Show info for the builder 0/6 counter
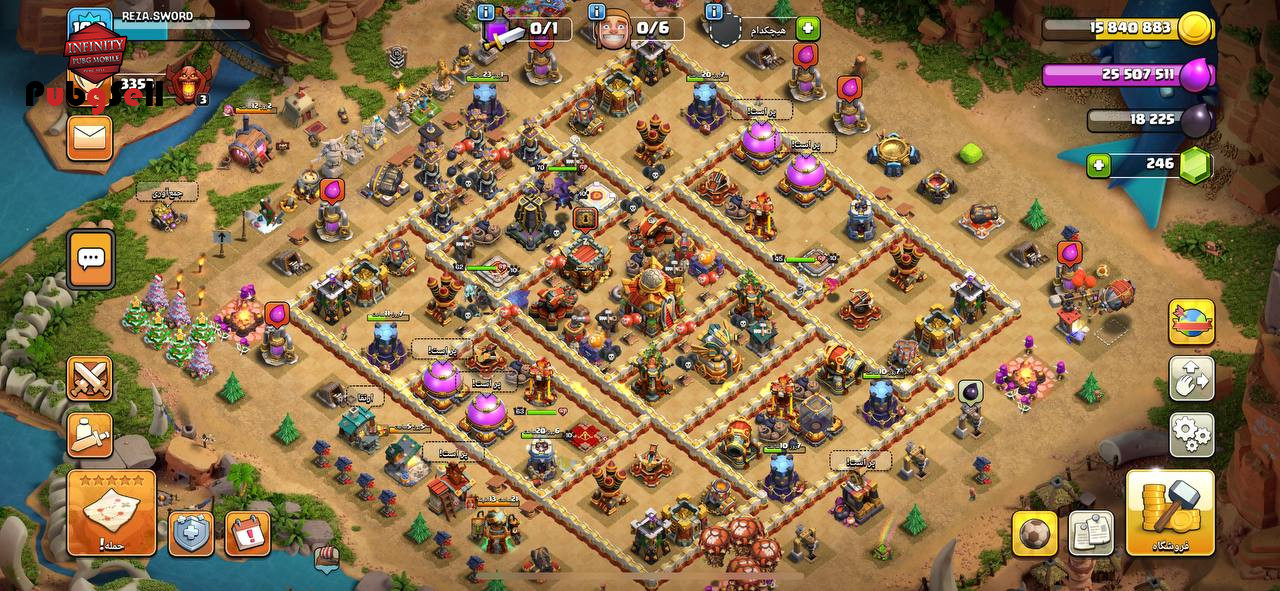Screen dimensions: 1280x591 coord(597,12)
